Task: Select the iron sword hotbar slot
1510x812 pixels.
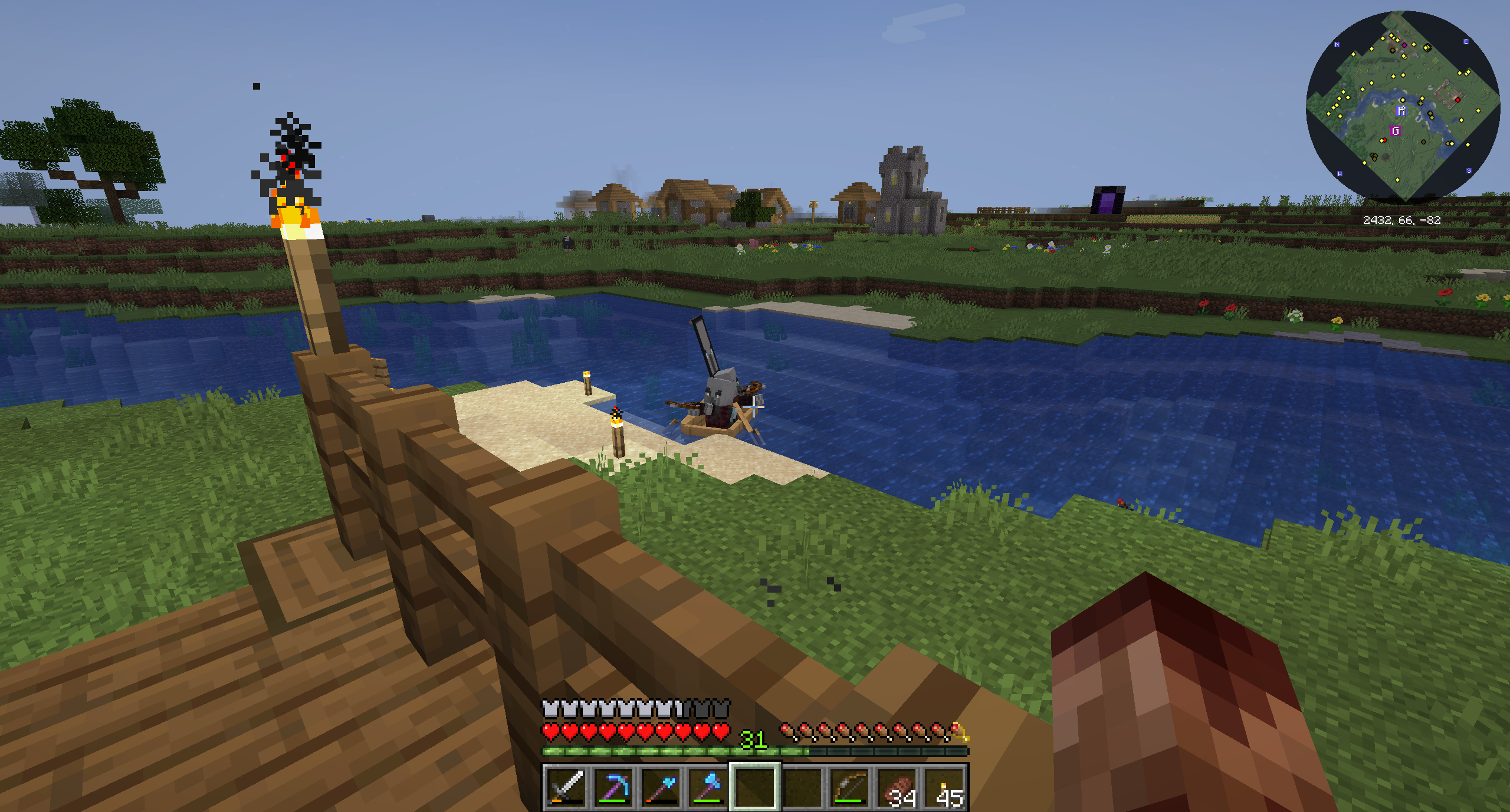Action: [566, 787]
